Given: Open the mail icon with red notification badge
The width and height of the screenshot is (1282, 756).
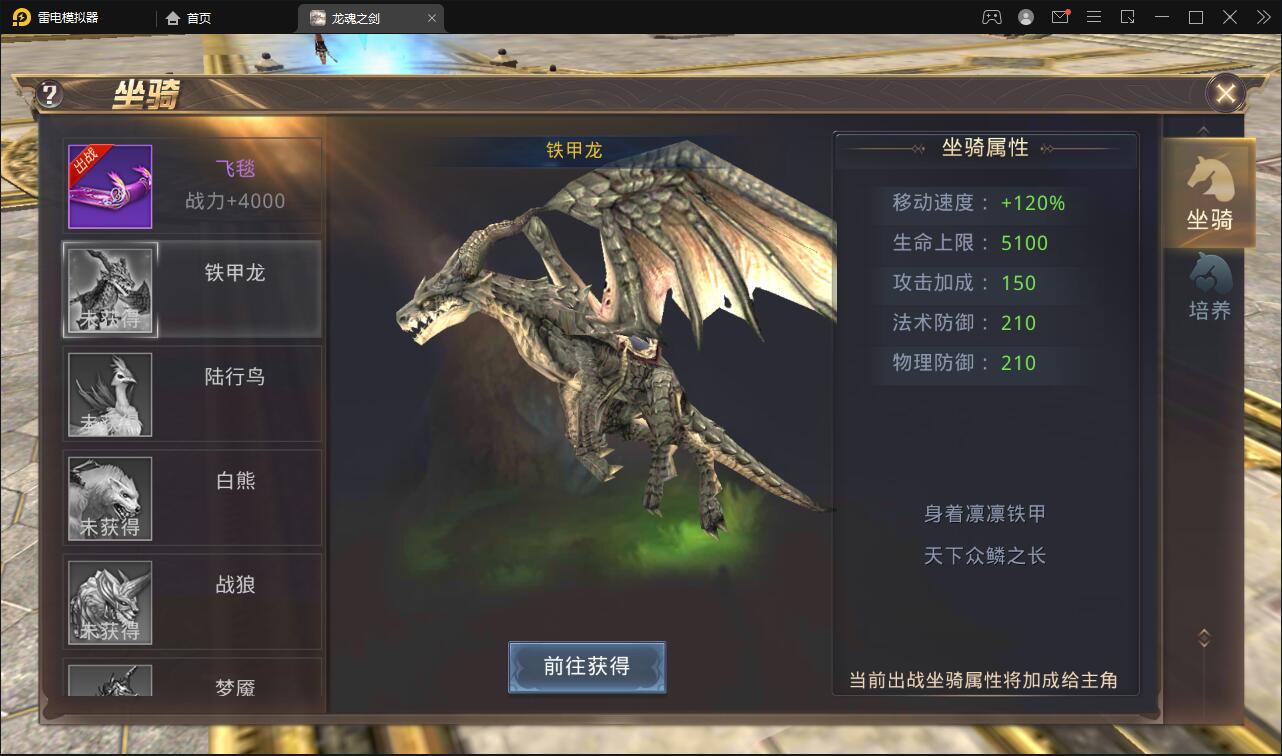Looking at the screenshot, I should pos(1060,17).
